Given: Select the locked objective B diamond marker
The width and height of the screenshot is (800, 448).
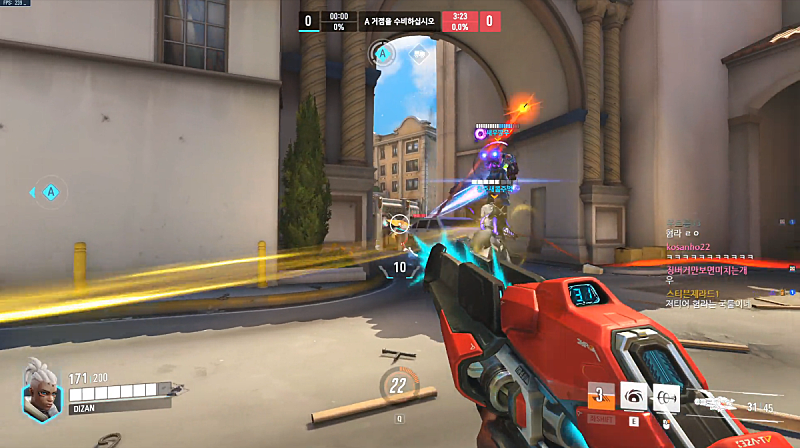Looking at the screenshot, I should (x=418, y=52).
